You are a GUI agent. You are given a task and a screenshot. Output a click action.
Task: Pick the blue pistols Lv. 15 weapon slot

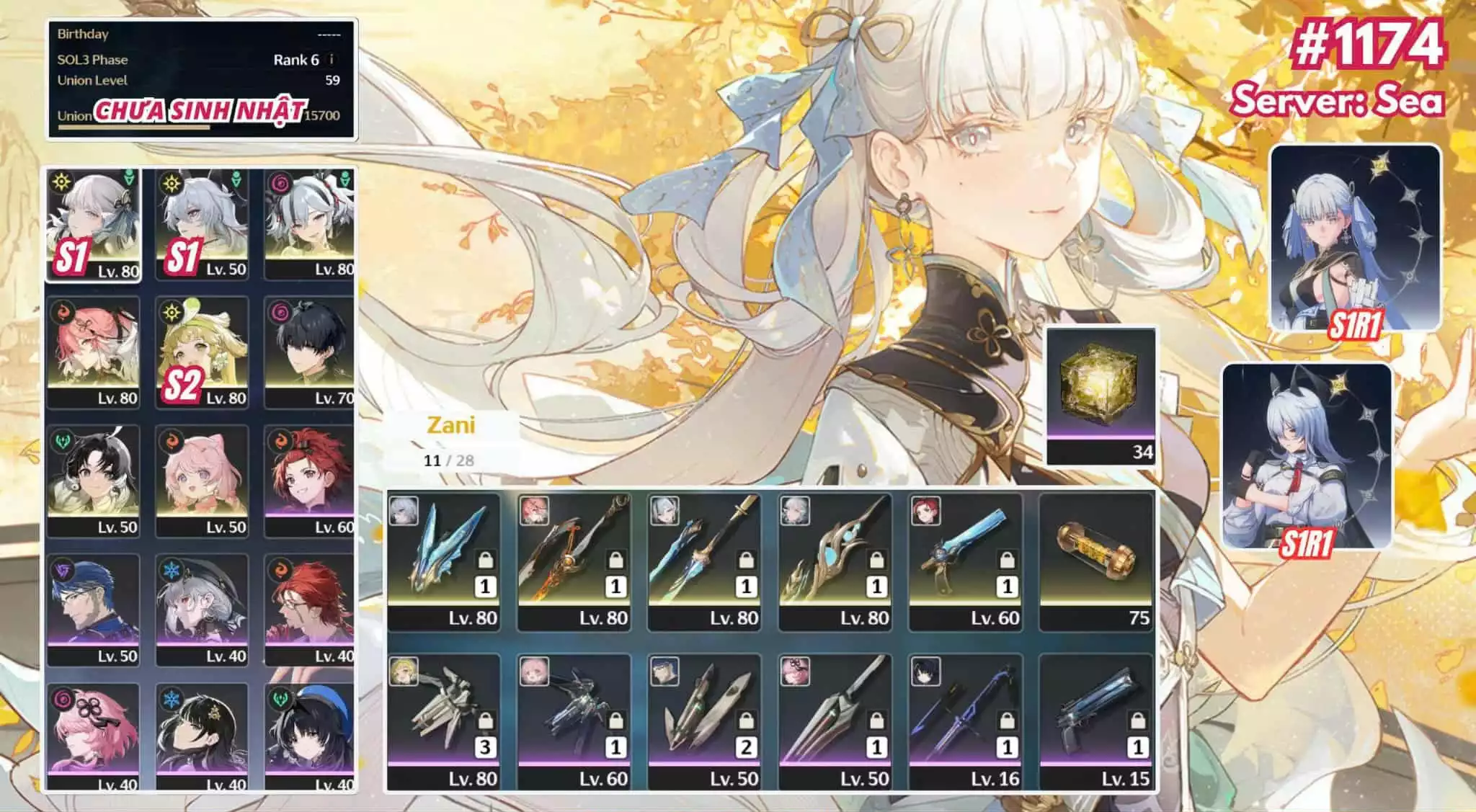[1096, 722]
